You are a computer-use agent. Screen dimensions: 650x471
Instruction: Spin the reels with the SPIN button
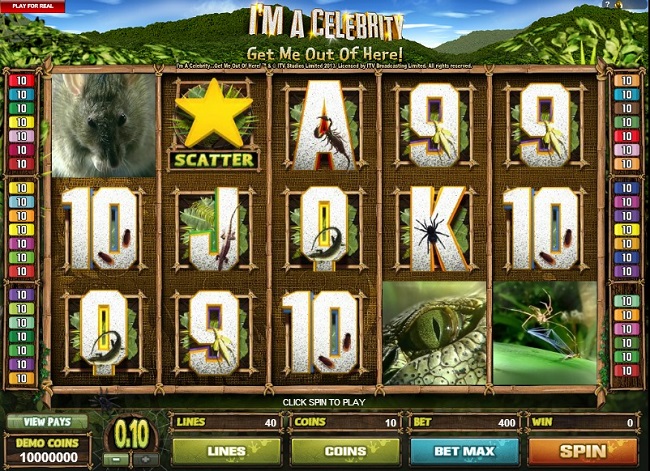click(x=583, y=451)
